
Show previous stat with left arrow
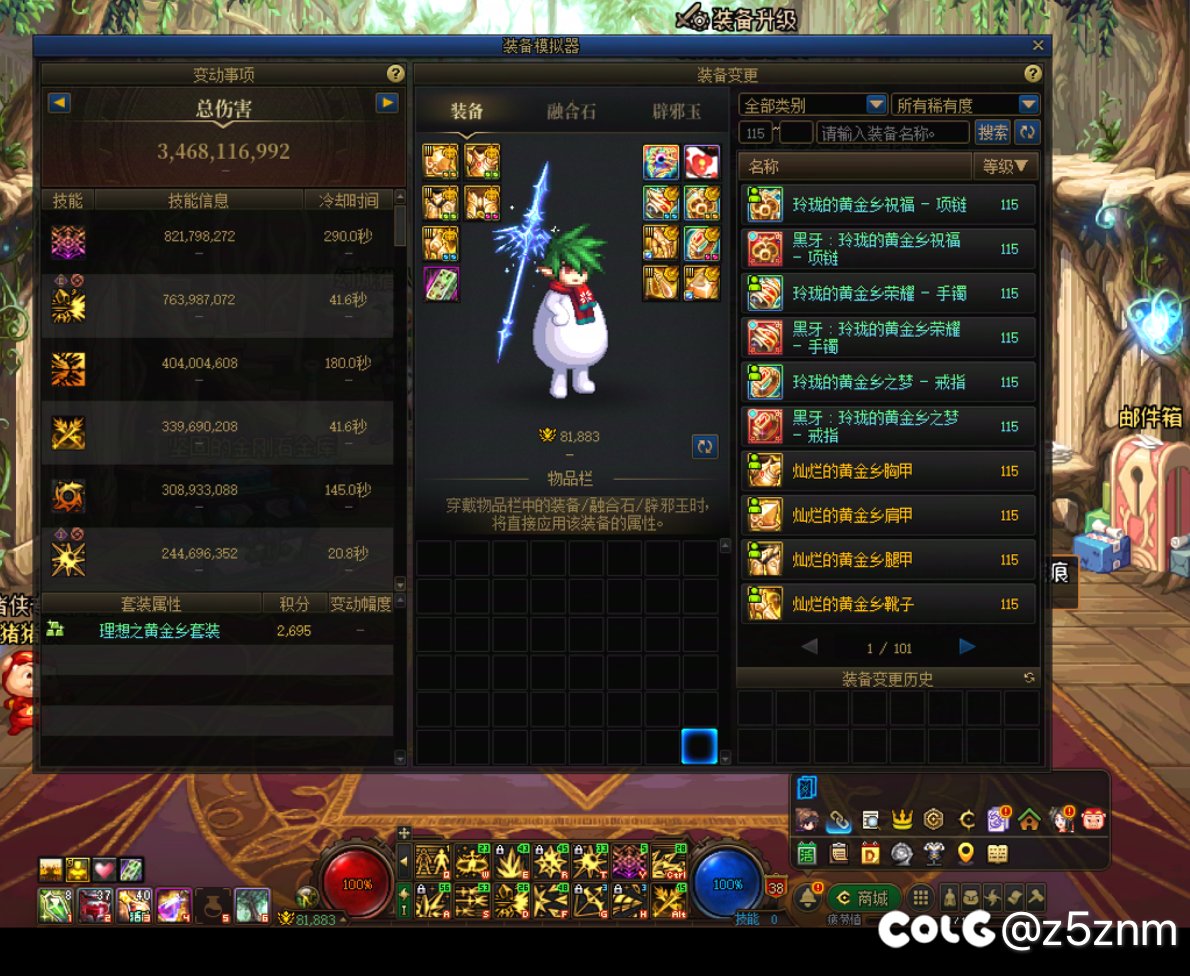point(59,102)
